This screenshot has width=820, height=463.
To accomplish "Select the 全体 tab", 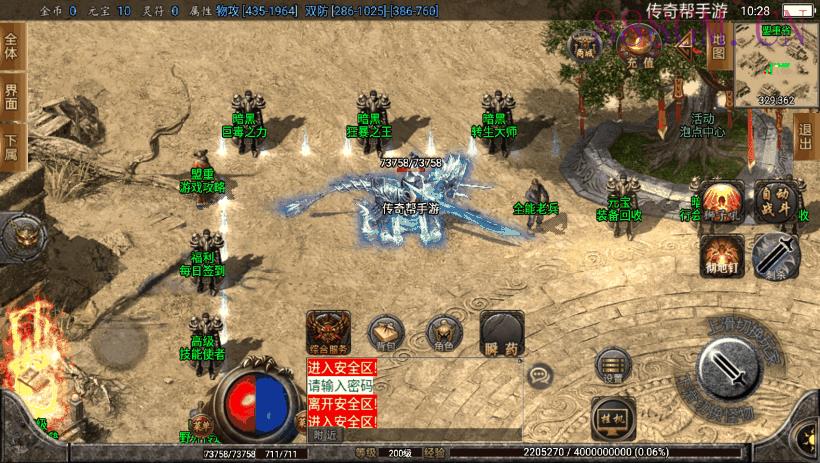I will tap(11, 46).
